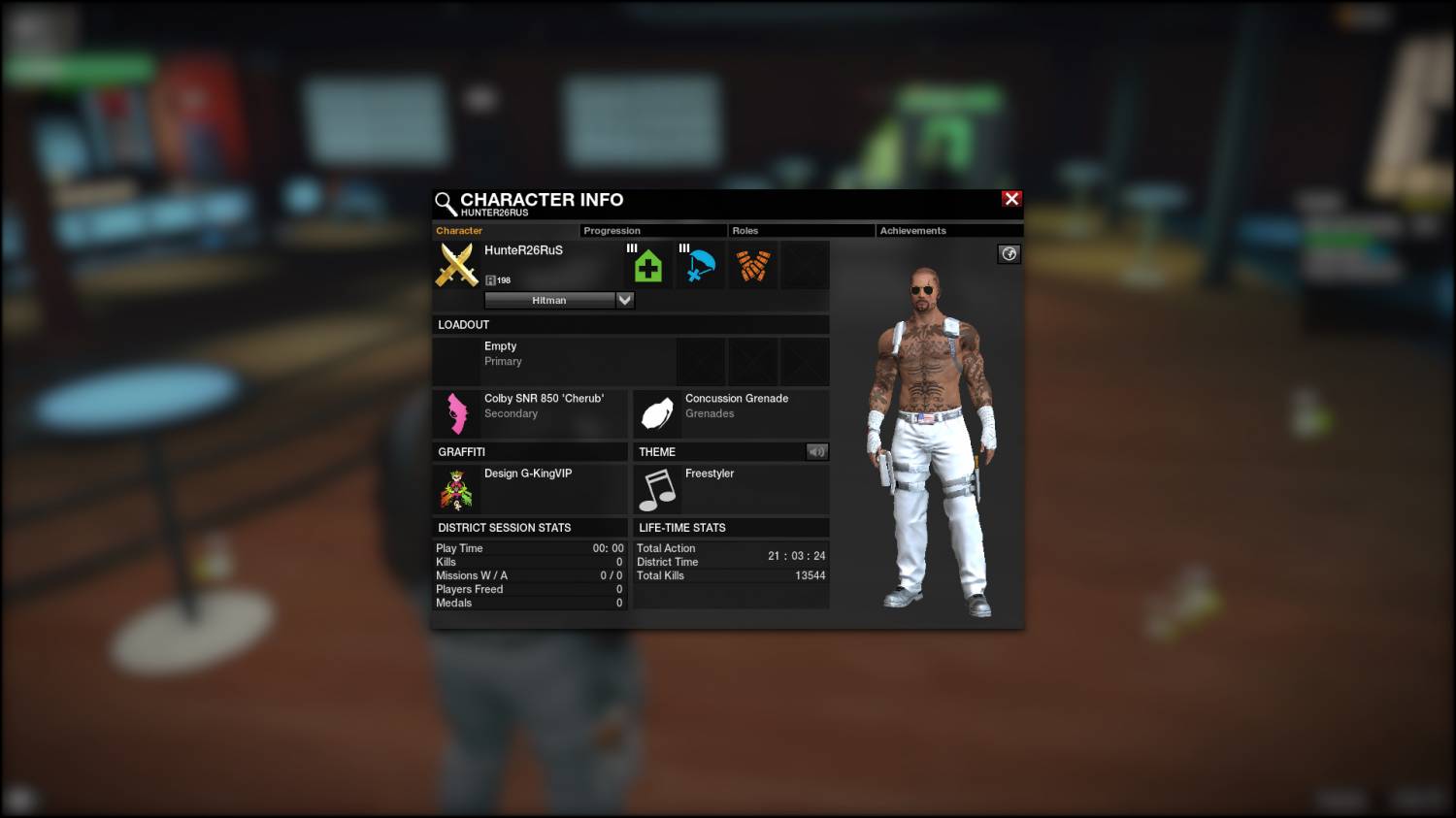The image size is (1456, 818).
Task: Click the green medical cross modifier icon
Action: click(x=648, y=266)
